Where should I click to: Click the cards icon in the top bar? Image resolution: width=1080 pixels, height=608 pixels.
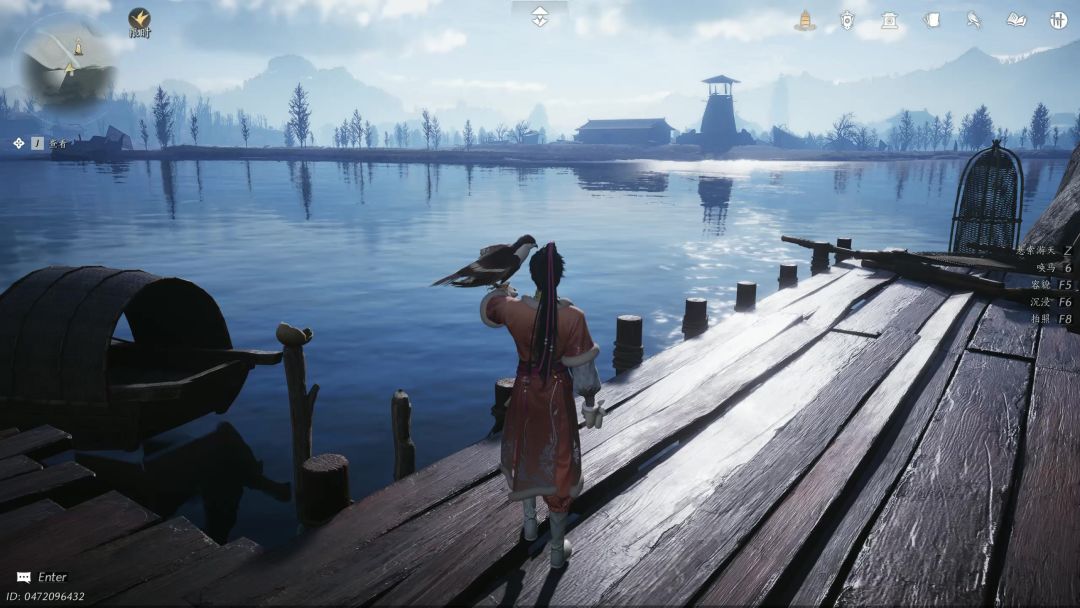coord(931,20)
